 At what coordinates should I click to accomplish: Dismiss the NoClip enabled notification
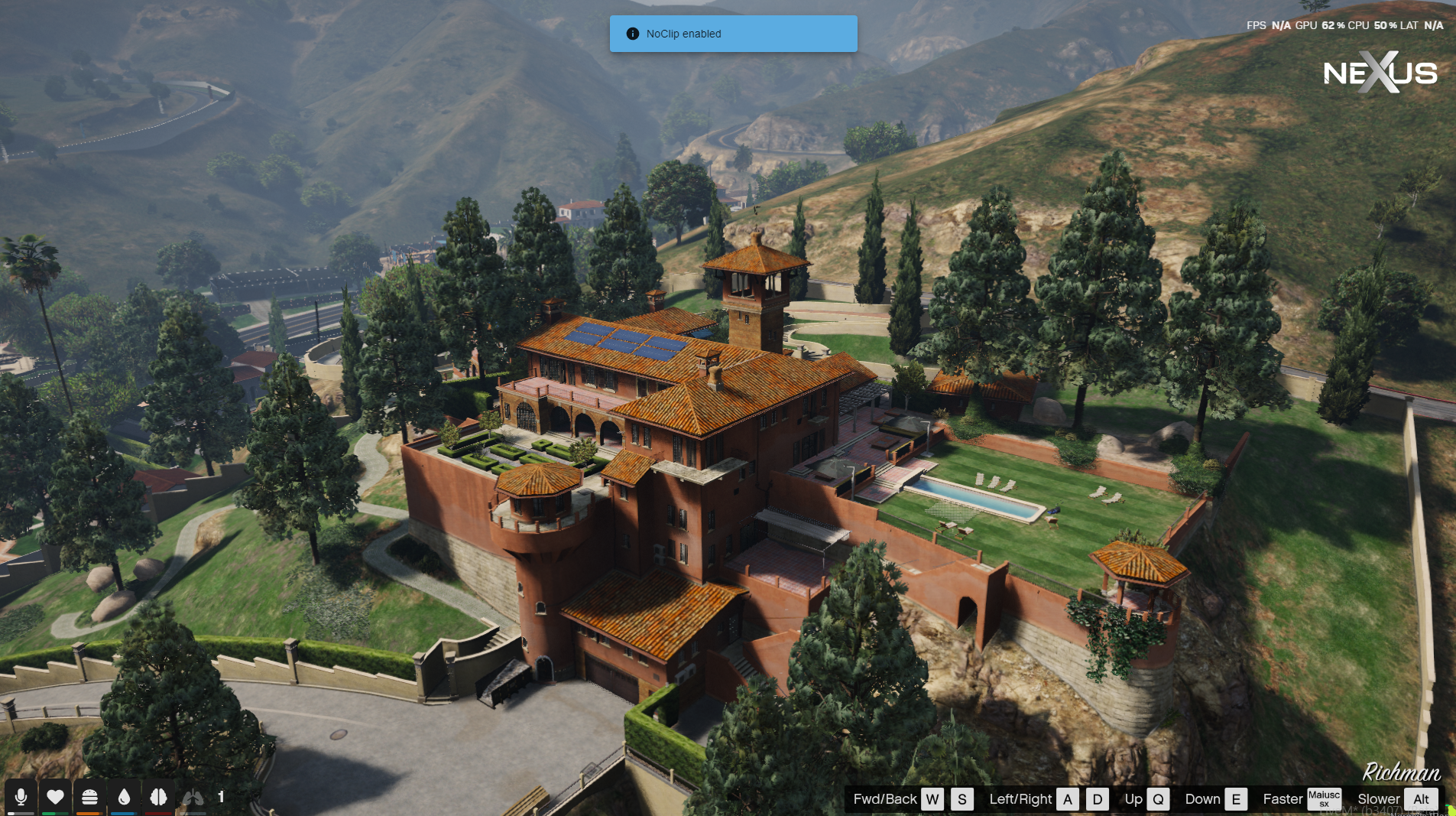pyautogui.click(x=733, y=34)
